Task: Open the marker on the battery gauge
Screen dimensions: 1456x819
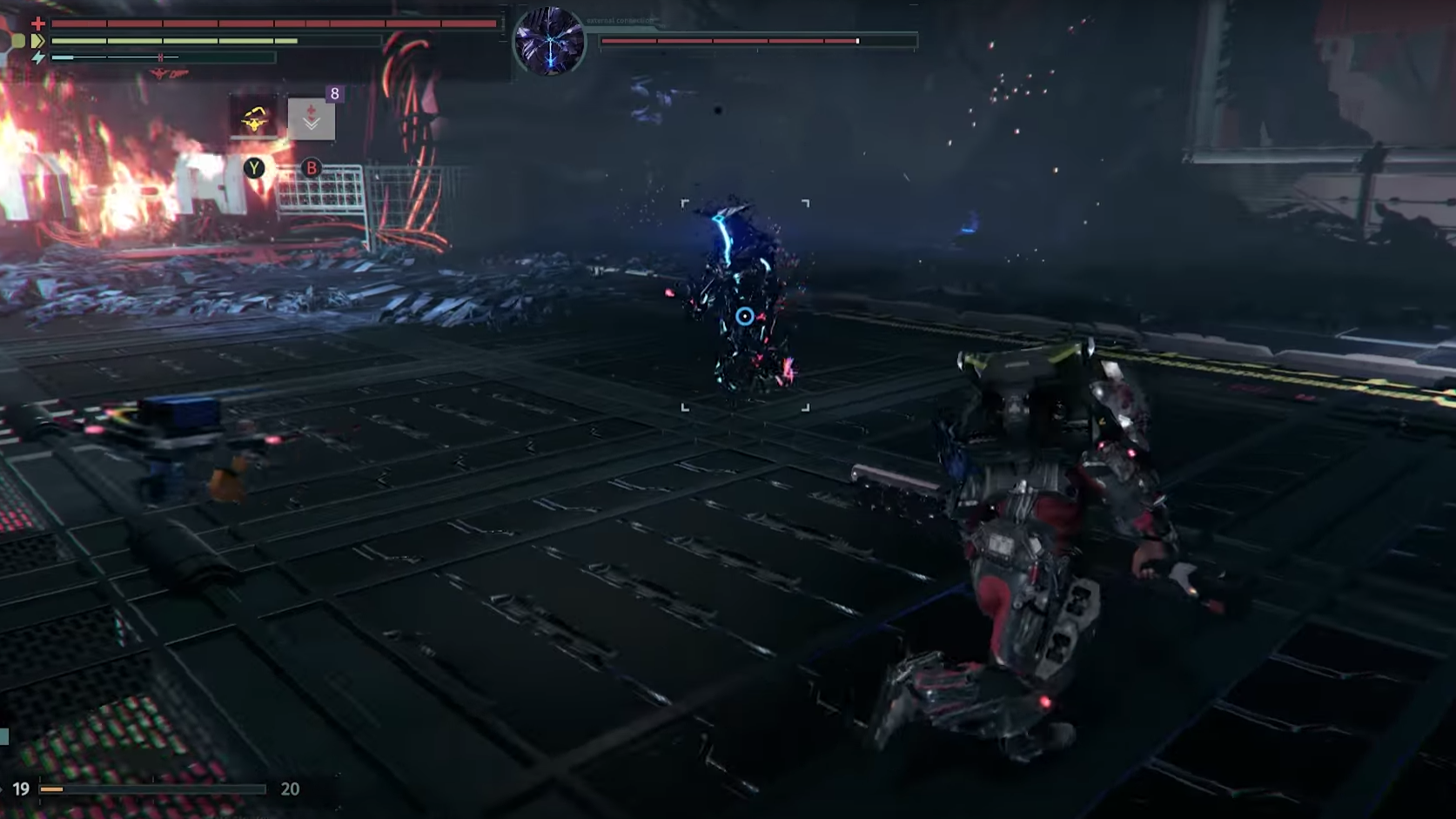Action: click(160, 57)
